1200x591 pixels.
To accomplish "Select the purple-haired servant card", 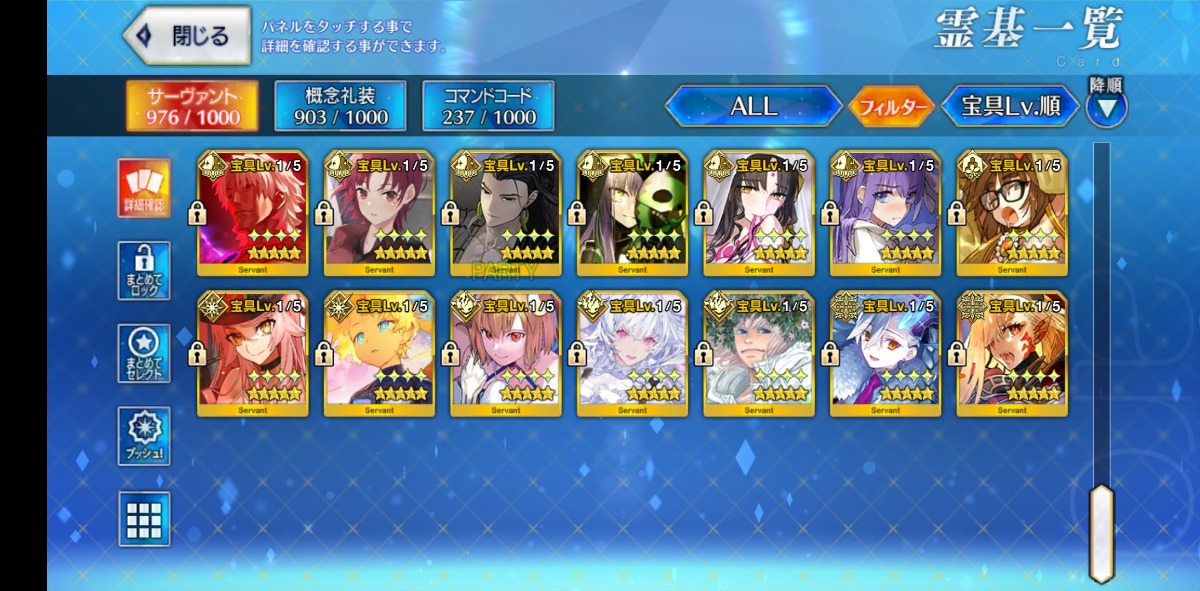I will click(885, 213).
